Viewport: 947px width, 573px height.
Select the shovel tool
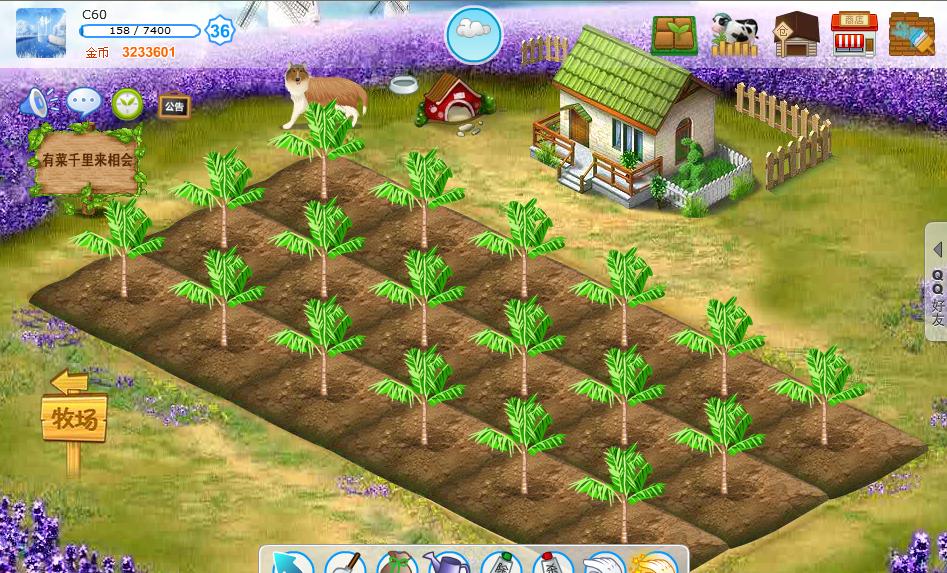(345, 563)
